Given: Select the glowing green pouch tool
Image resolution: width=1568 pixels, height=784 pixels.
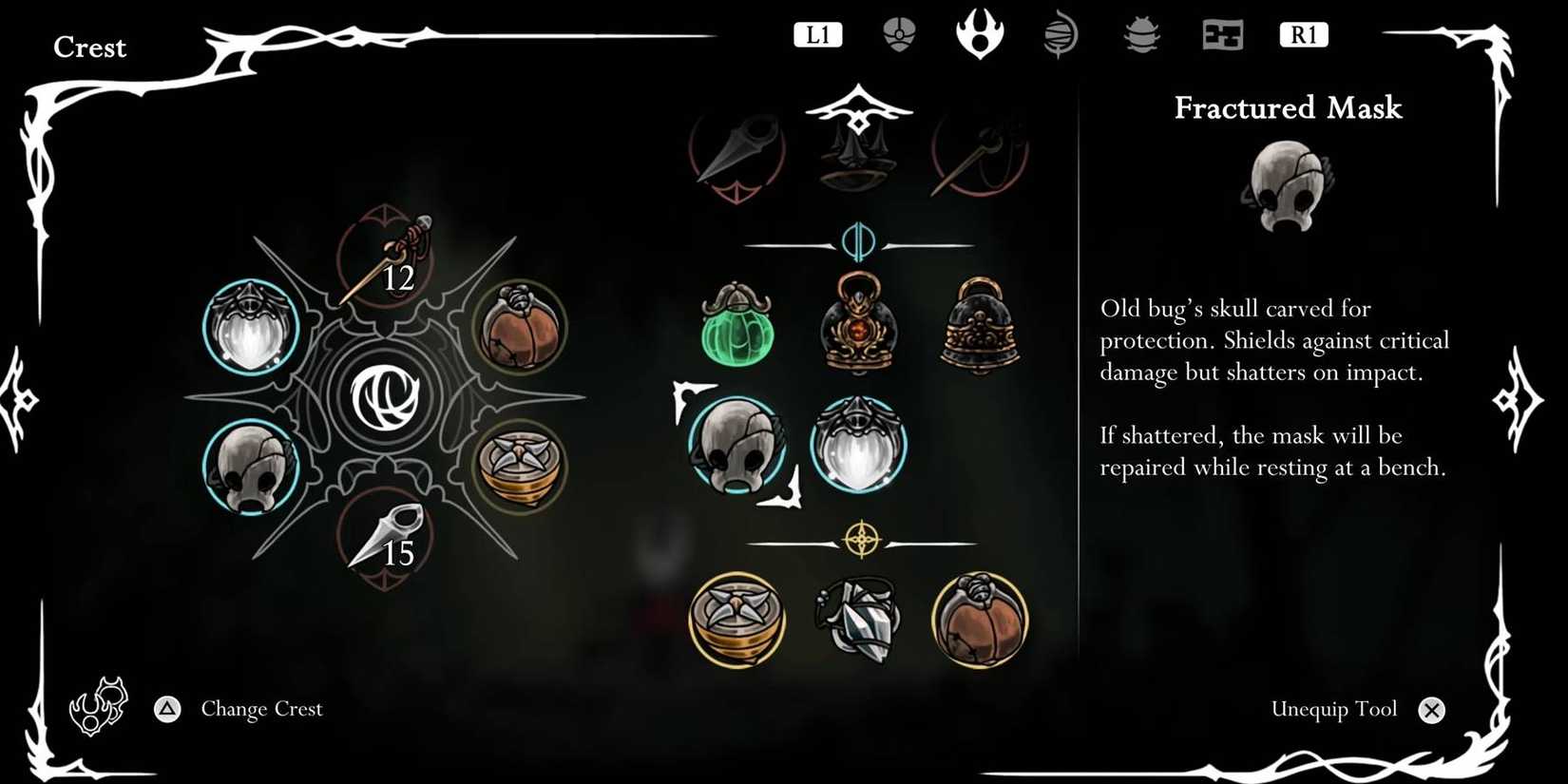Looking at the screenshot, I should 736,328.
